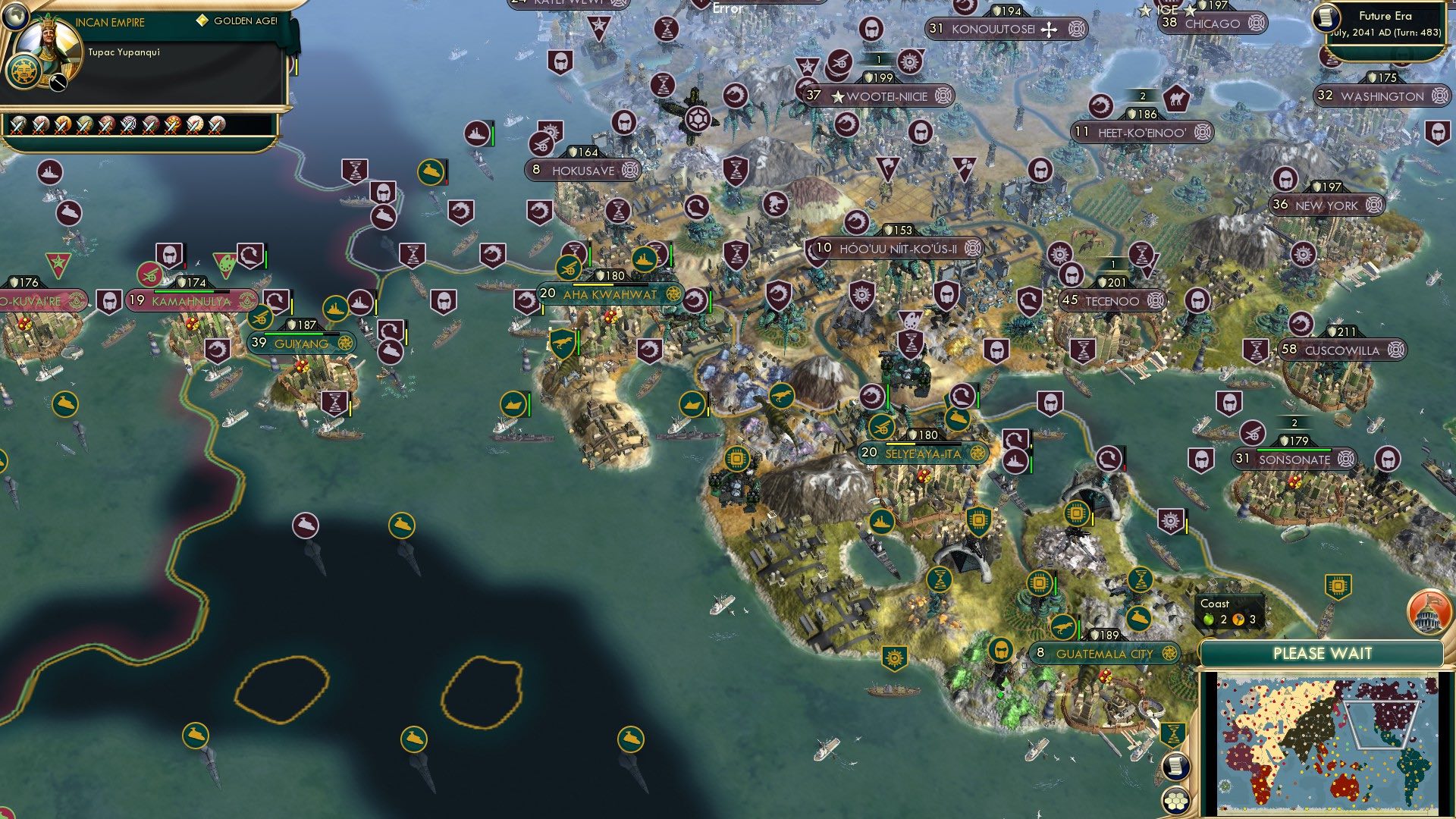The height and width of the screenshot is (819, 1456).
Task: Click the orange Capitol return-to-capital button
Action: tap(1429, 614)
